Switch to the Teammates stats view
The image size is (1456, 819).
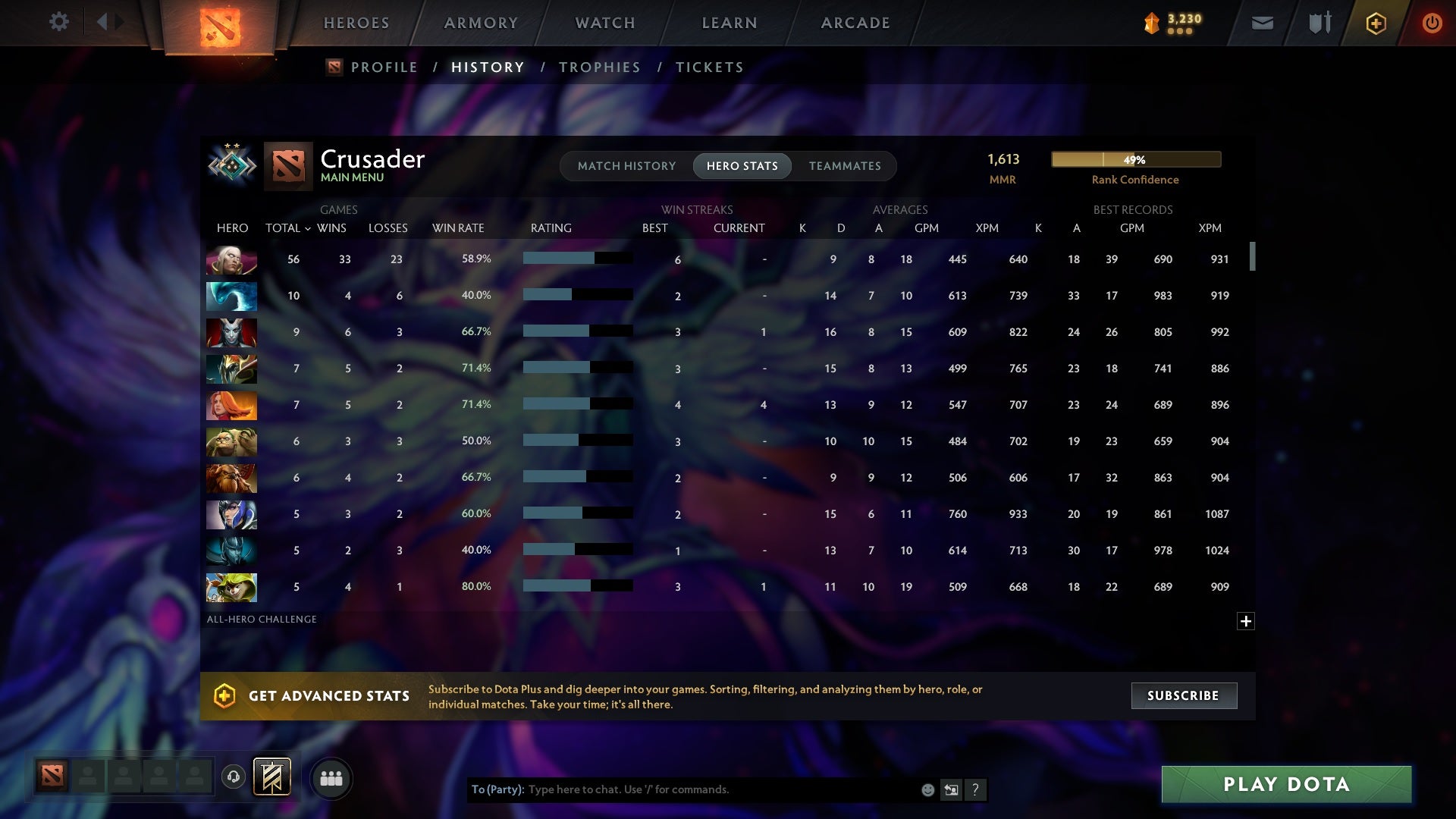click(x=844, y=166)
